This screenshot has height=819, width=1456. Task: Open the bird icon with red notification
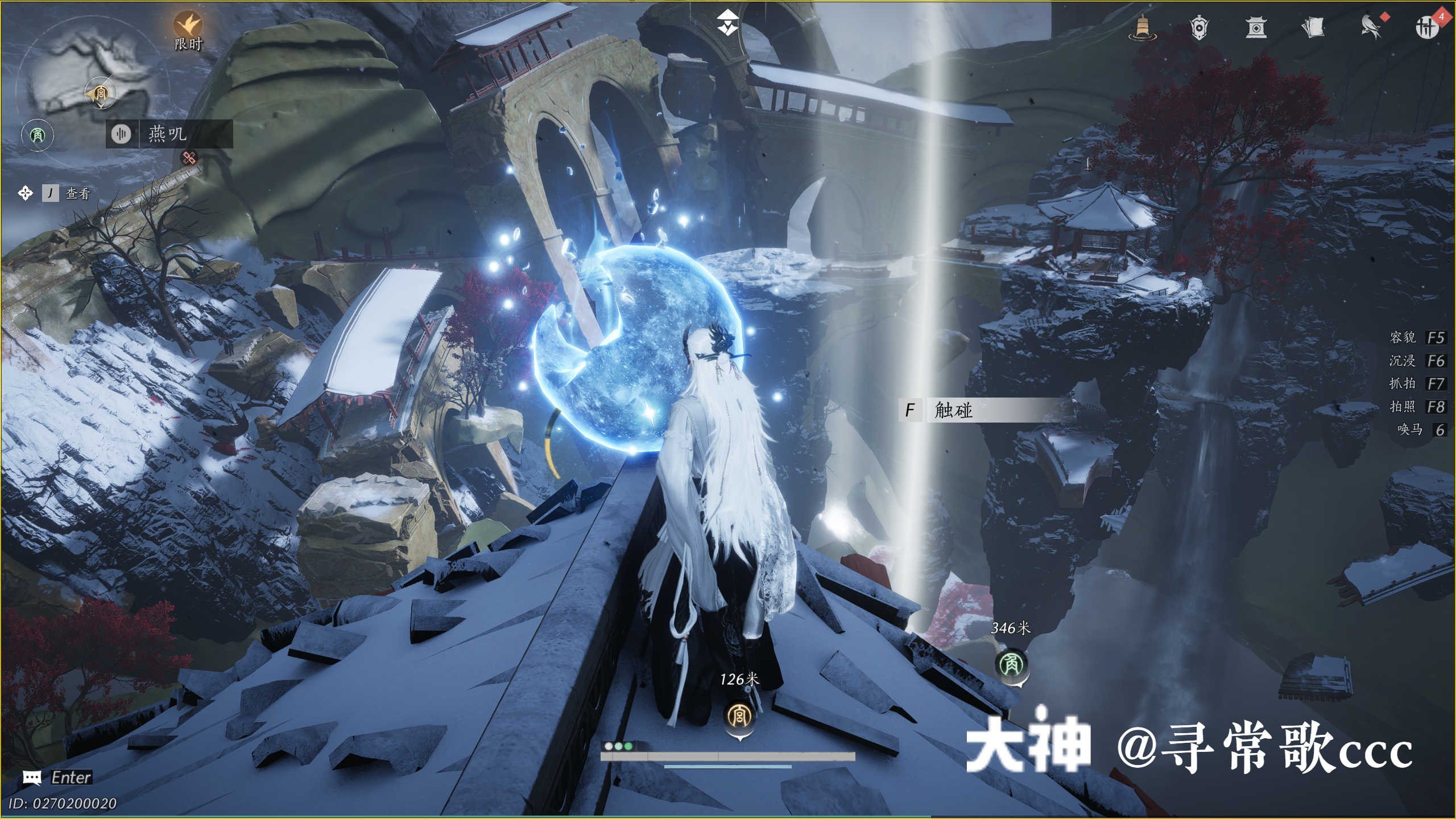pos(1371,27)
